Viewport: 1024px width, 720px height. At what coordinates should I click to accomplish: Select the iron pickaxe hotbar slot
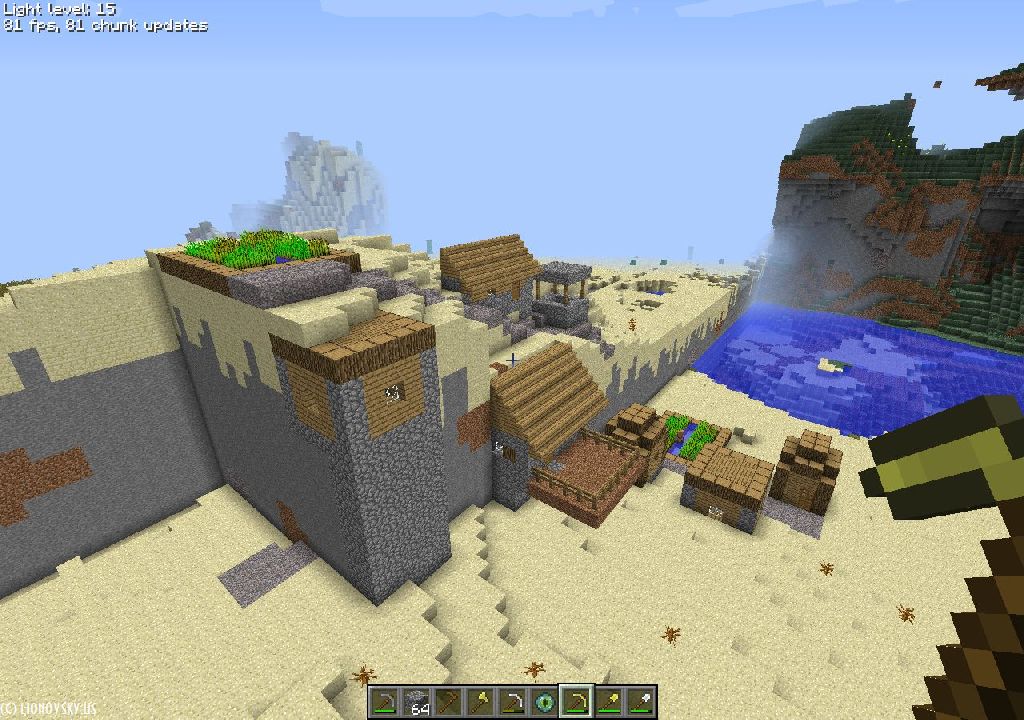pyautogui.click(x=513, y=702)
